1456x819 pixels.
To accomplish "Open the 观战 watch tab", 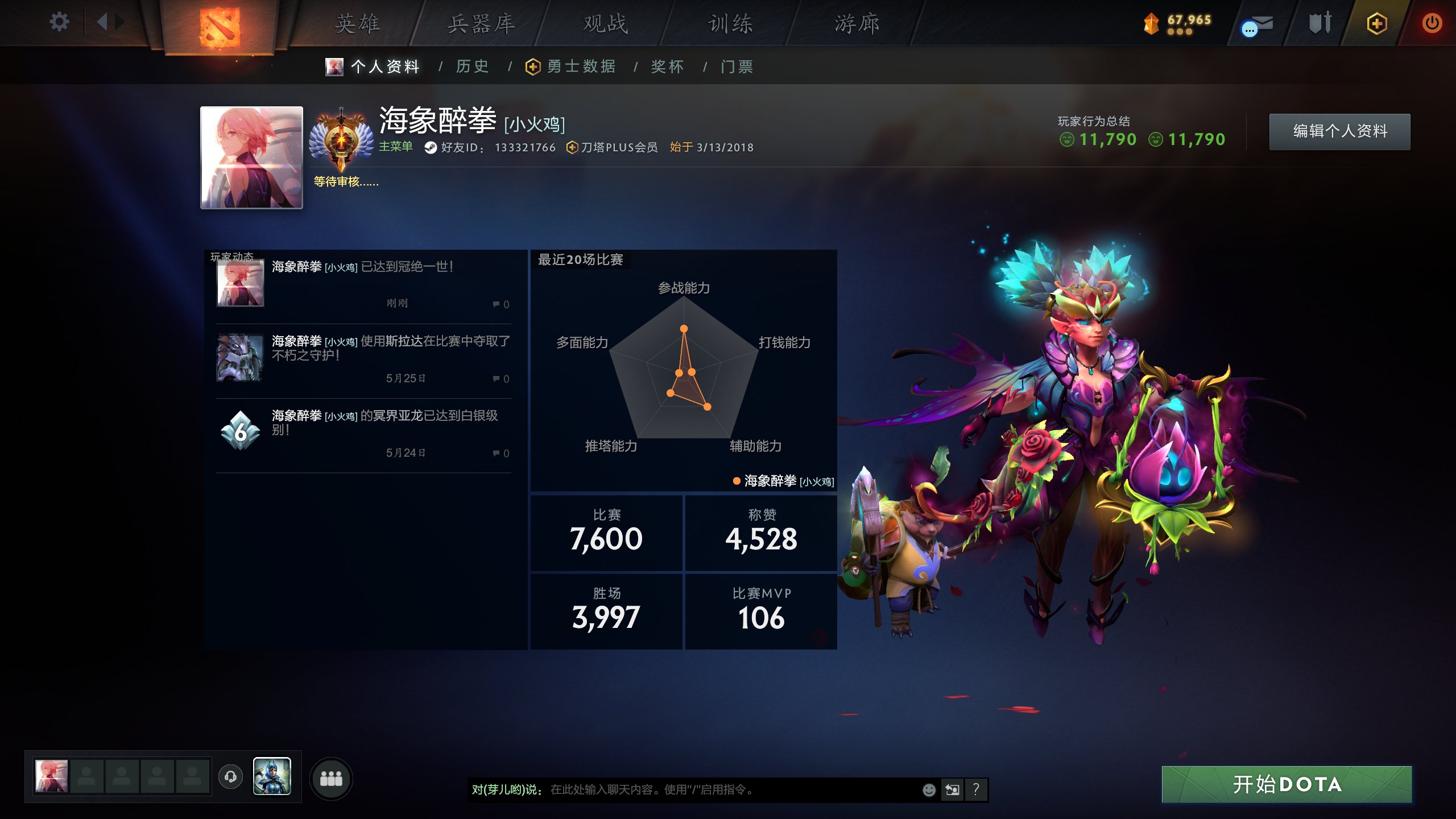I will pos(606,24).
